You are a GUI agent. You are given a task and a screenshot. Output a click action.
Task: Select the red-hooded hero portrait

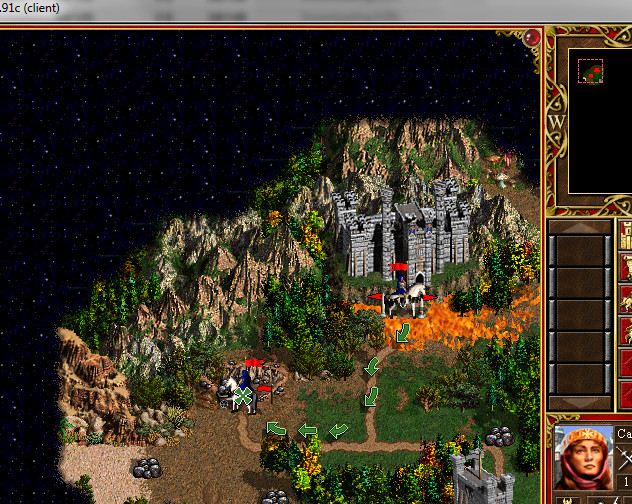click(x=583, y=457)
